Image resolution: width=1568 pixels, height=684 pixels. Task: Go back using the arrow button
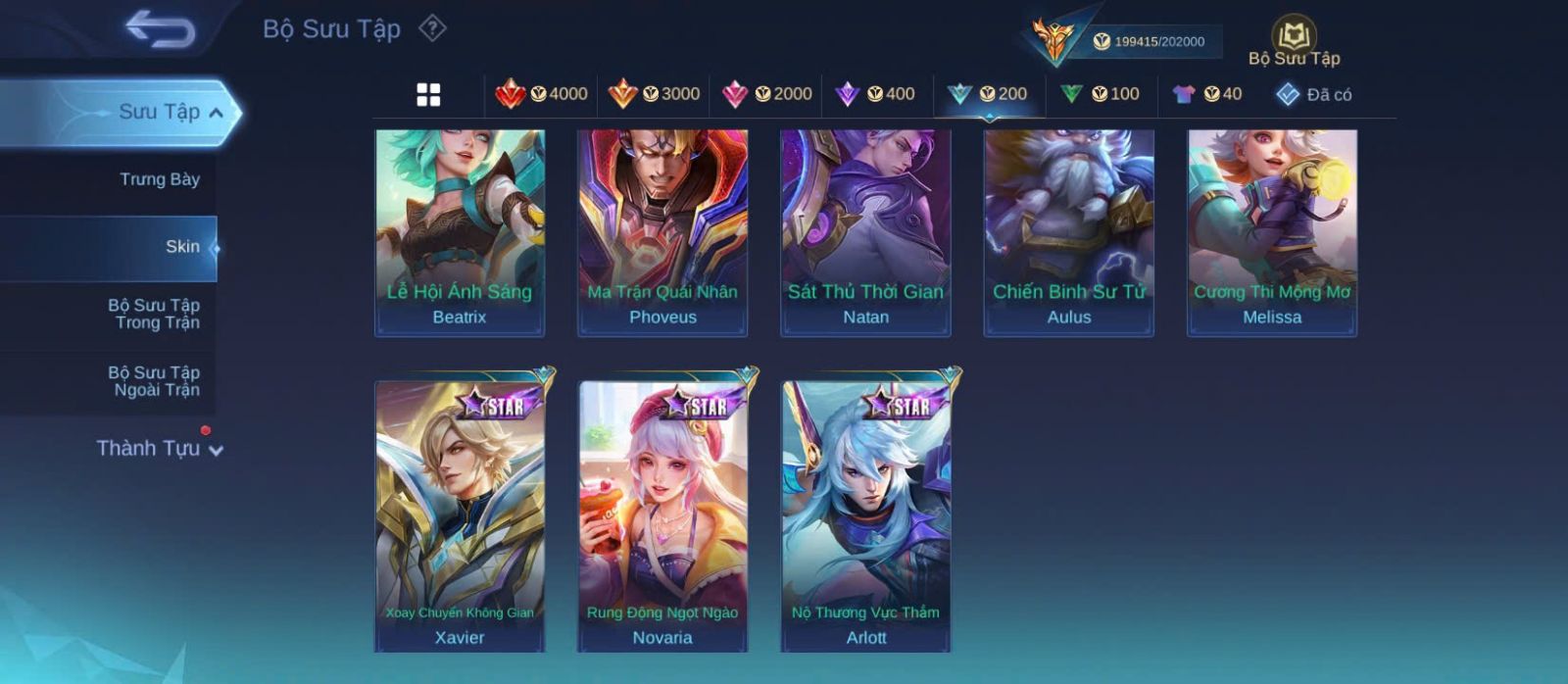160,29
